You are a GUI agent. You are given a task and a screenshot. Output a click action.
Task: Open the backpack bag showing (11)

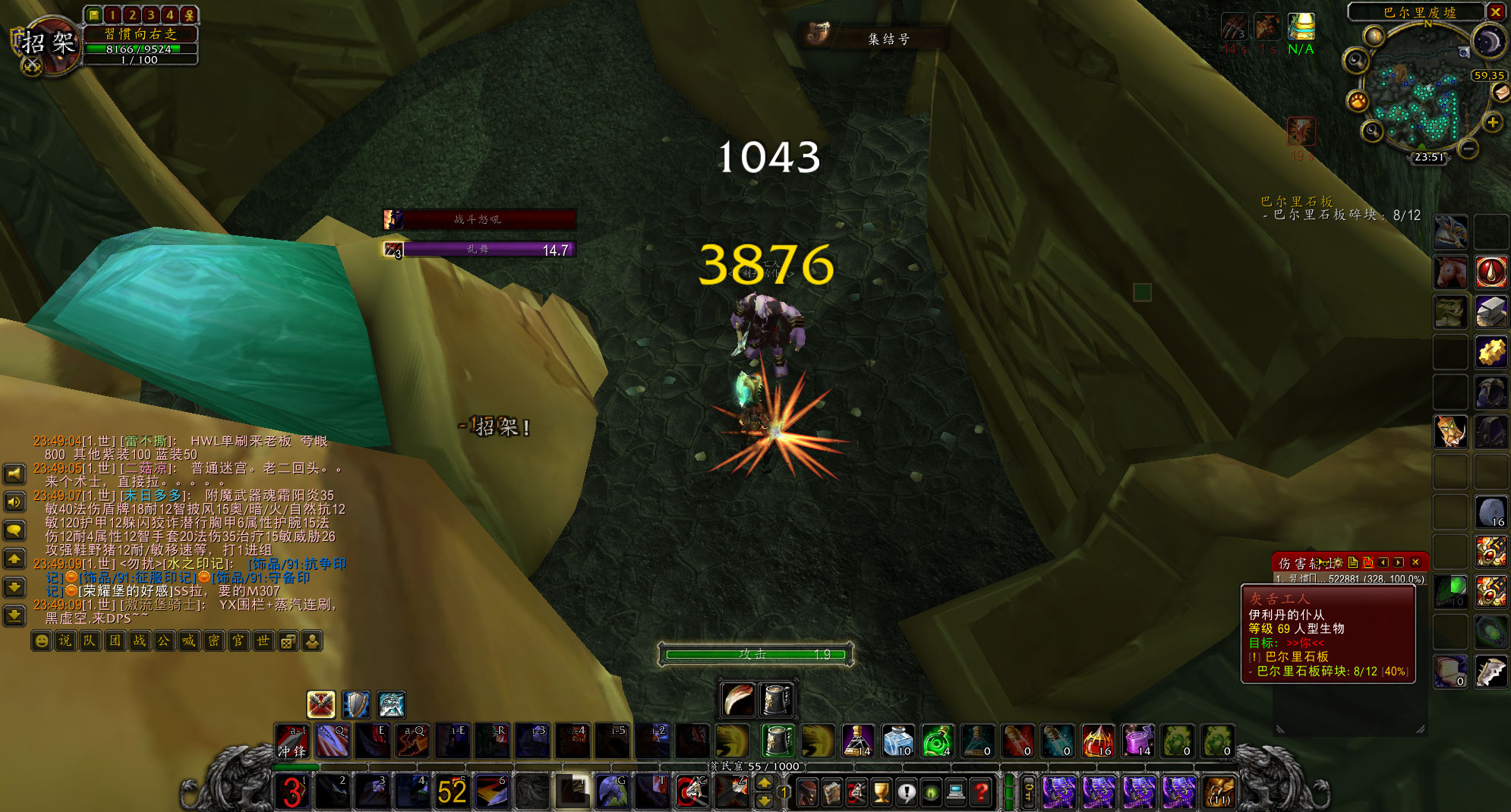[x=1219, y=792]
